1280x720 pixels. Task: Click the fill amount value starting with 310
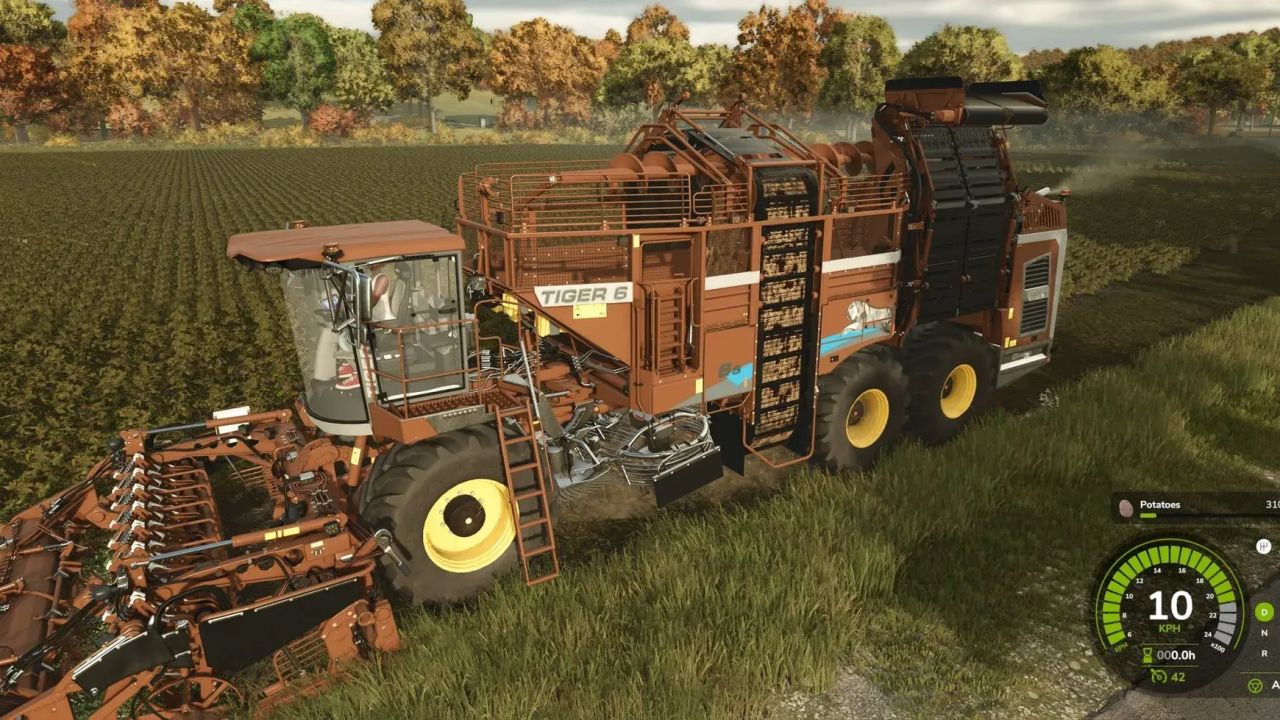coord(1275,504)
